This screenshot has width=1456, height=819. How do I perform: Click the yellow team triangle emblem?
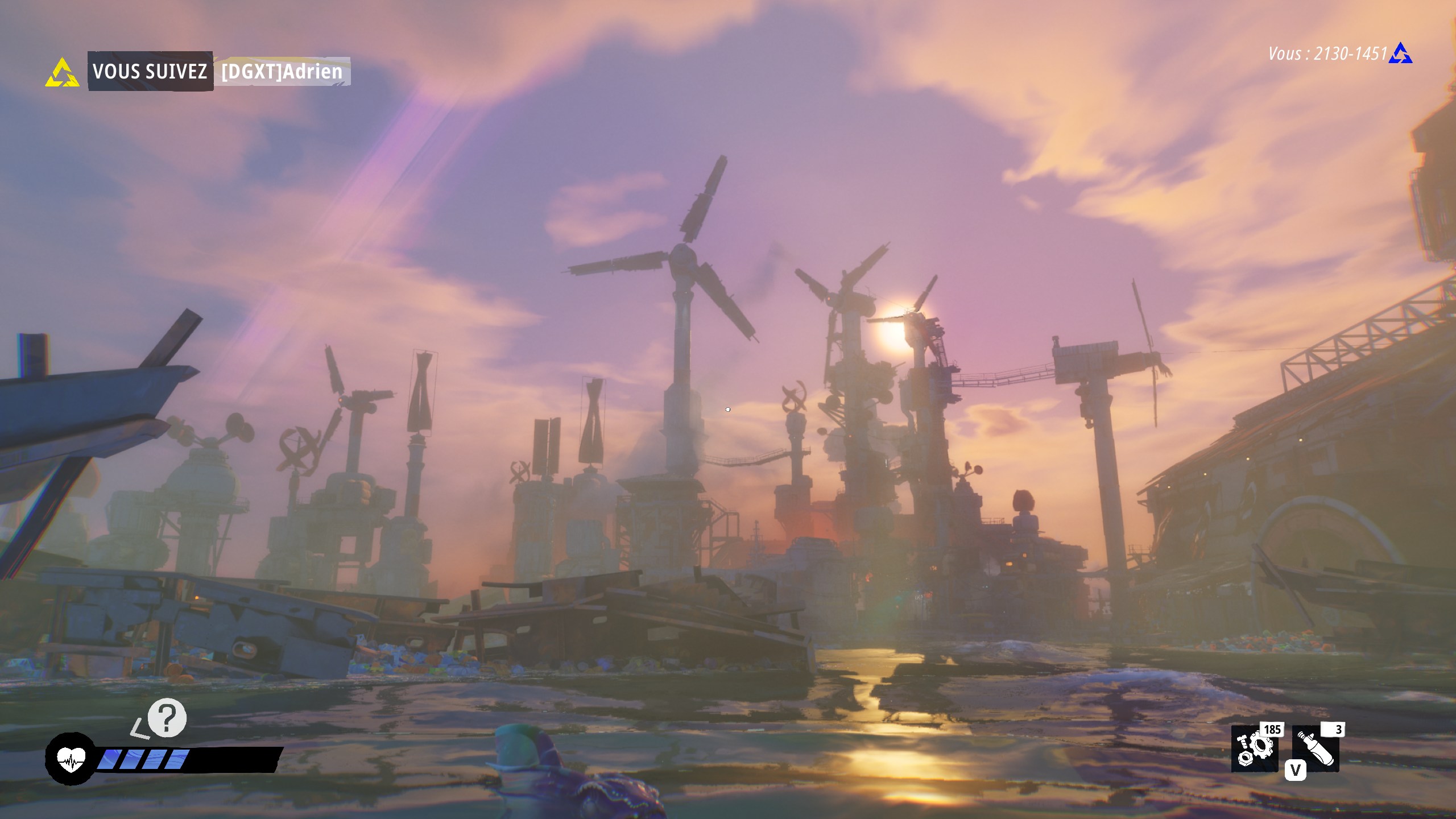[x=62, y=72]
